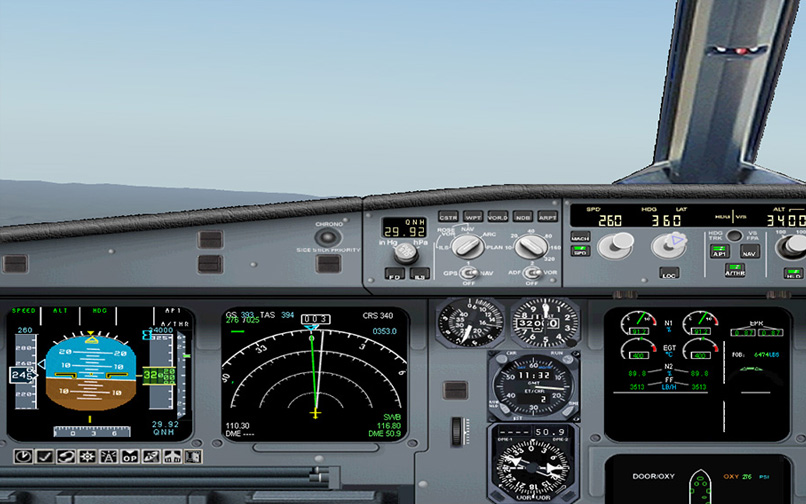Click the ILS pushbutton
Viewport: 806px width, 504px height.
point(420,273)
